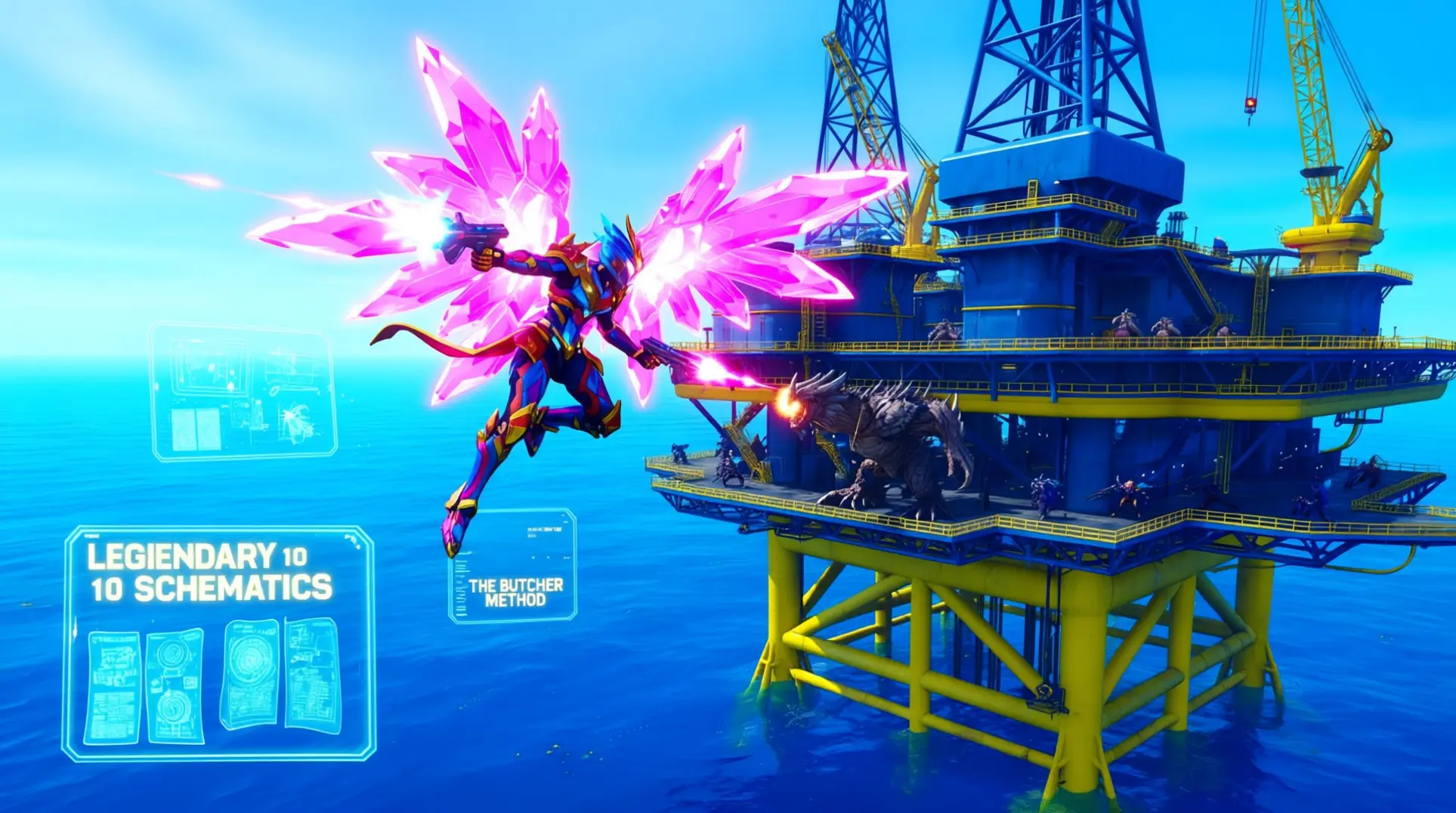1456x813 pixels.
Task: Select the Legendary Schematics panel title
Action: [209, 573]
